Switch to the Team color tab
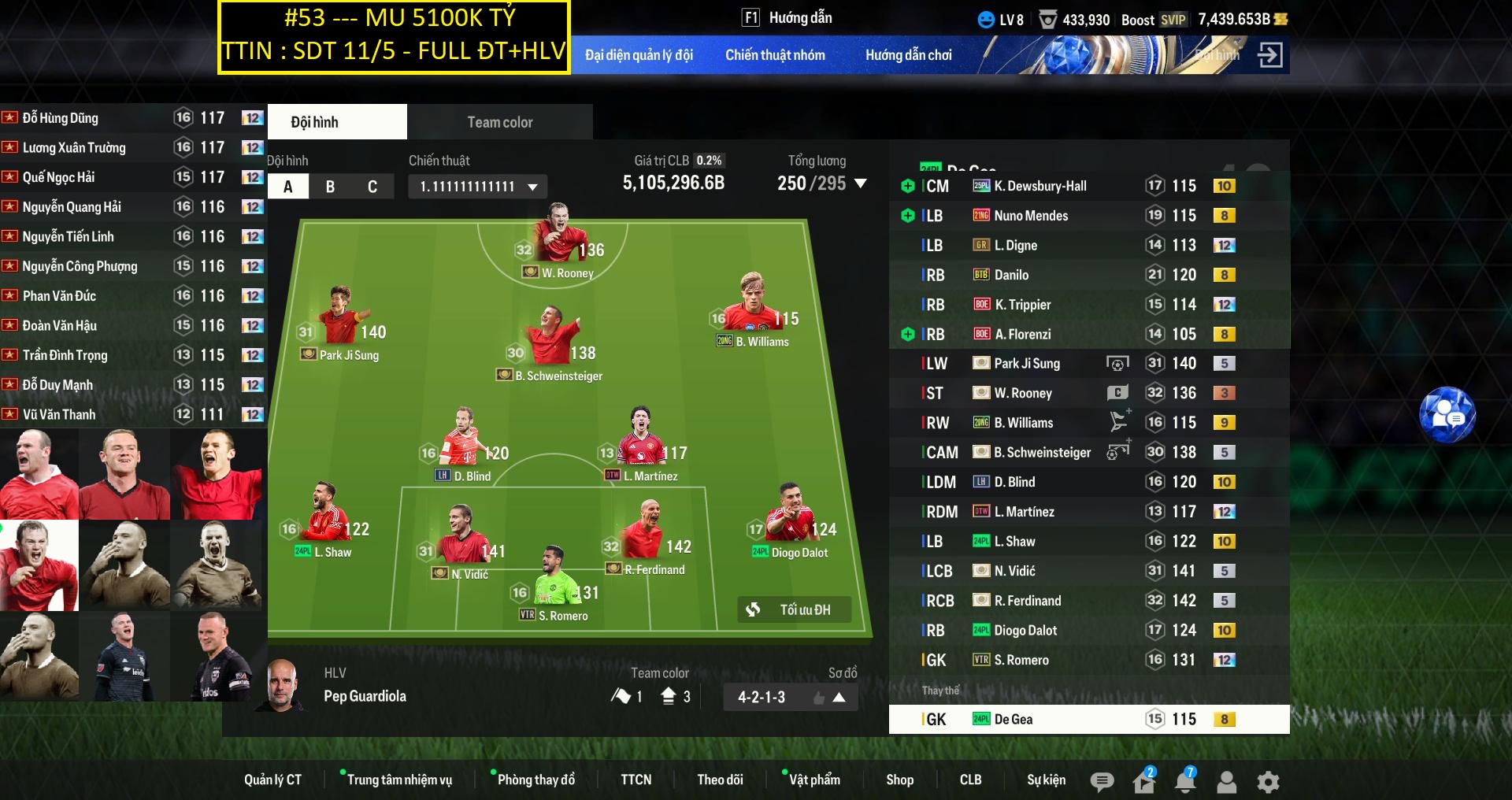The width and height of the screenshot is (1512, 800). (x=499, y=122)
